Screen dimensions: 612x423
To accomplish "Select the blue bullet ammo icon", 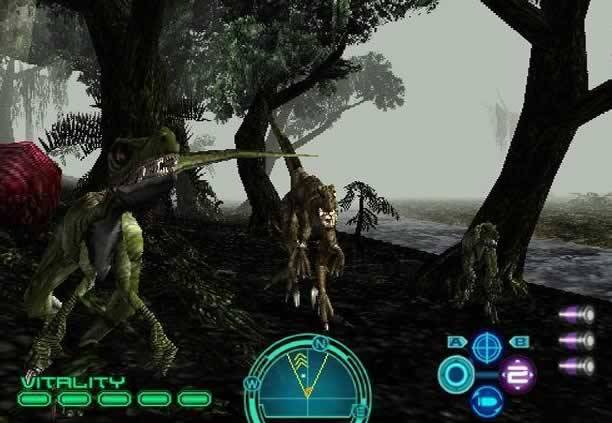I will click(486, 402).
